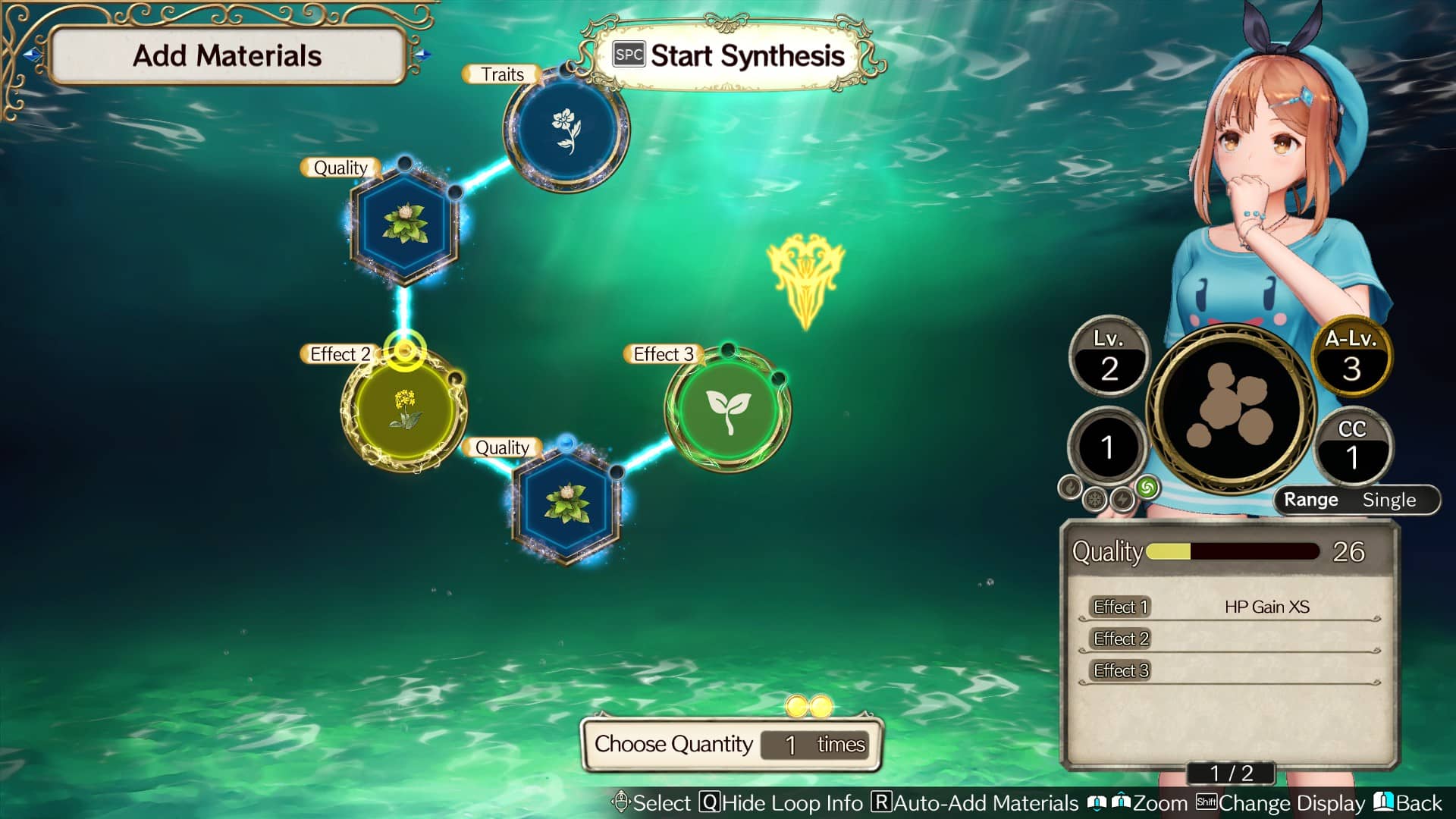Pick the lower Quality hexagon node
Viewport: 1456px width, 819px height.
(566, 503)
